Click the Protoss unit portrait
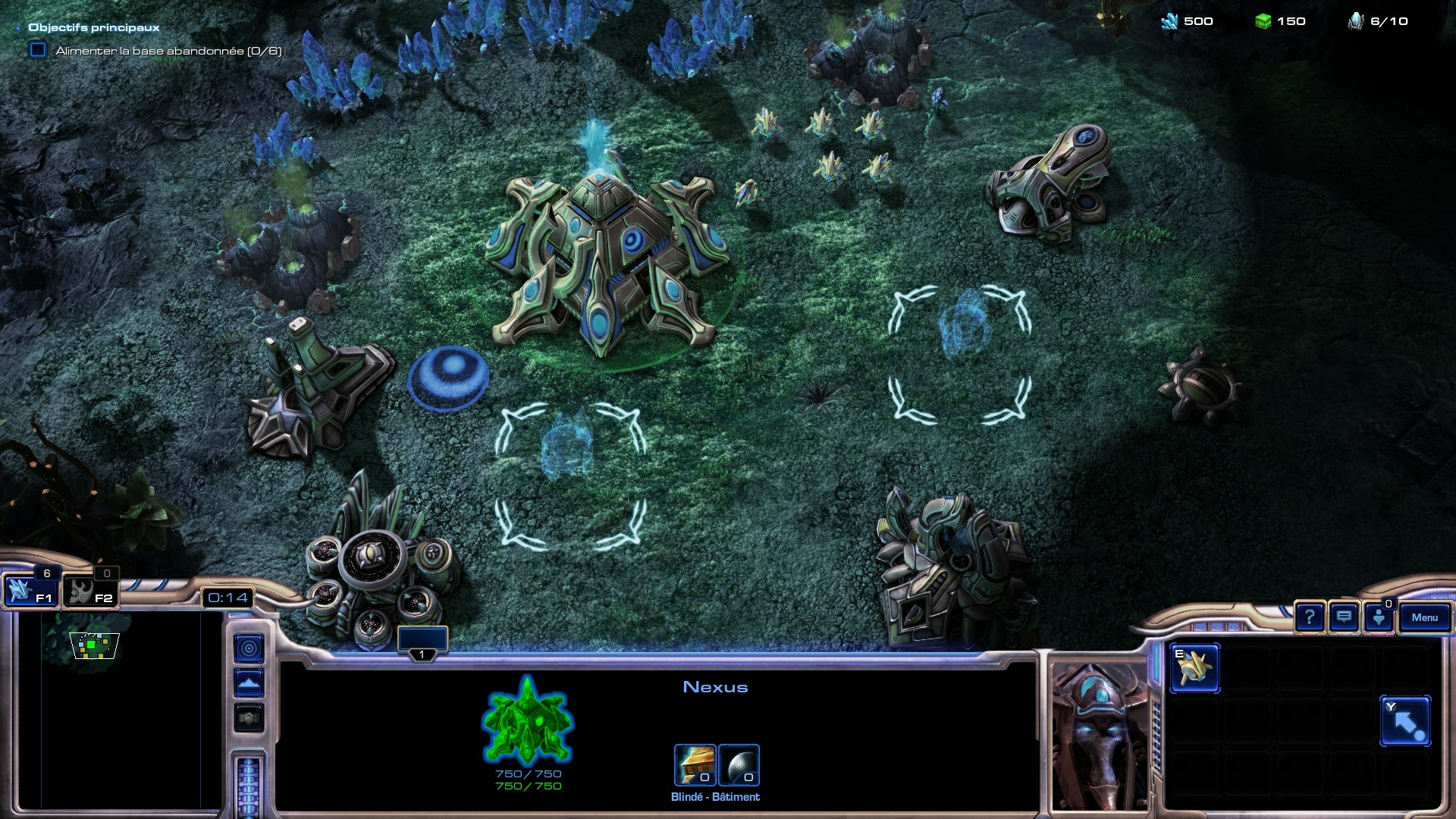The image size is (1456, 819). click(1100, 736)
